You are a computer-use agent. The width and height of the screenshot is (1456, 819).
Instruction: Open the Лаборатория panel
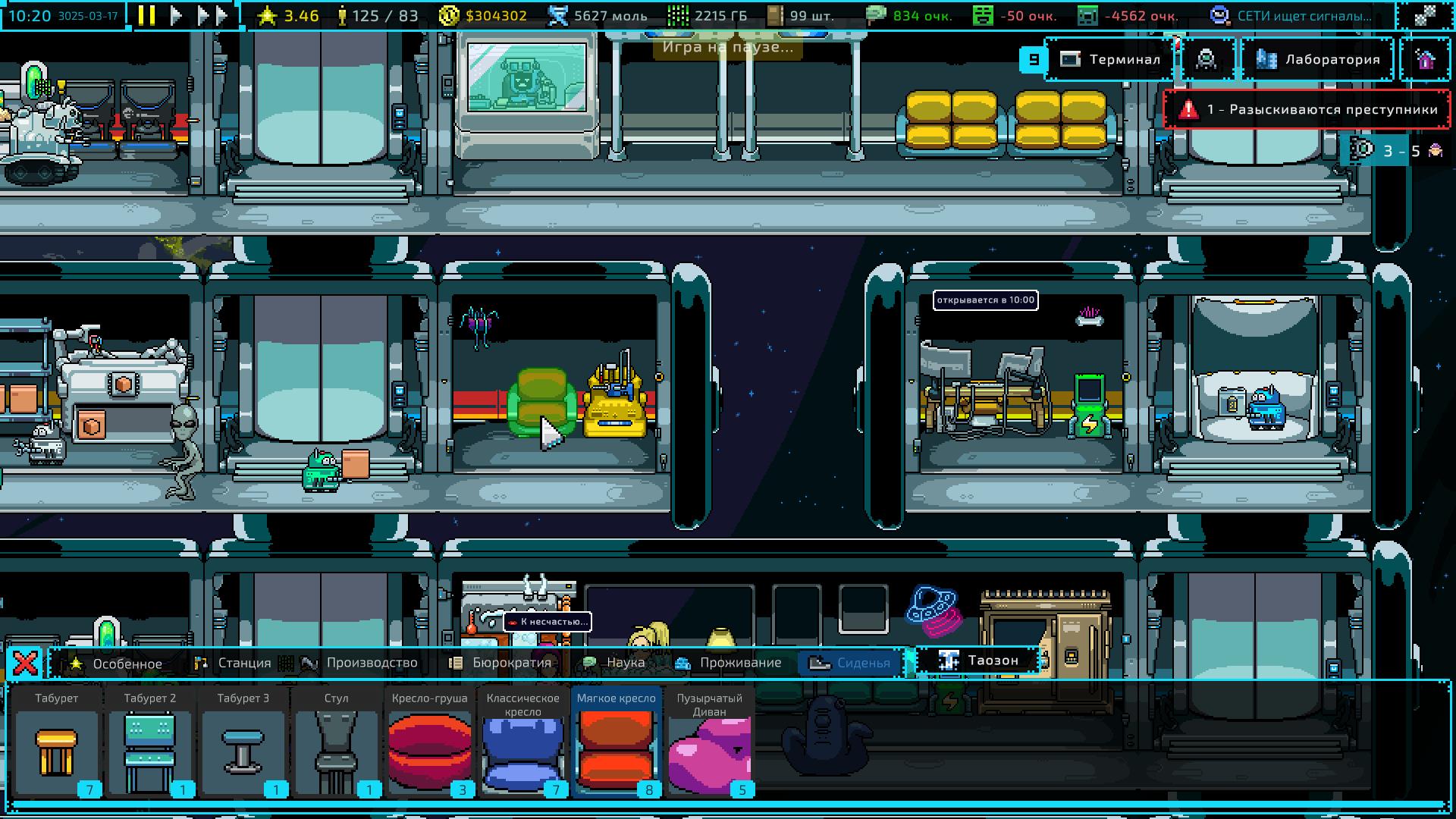tap(1319, 59)
